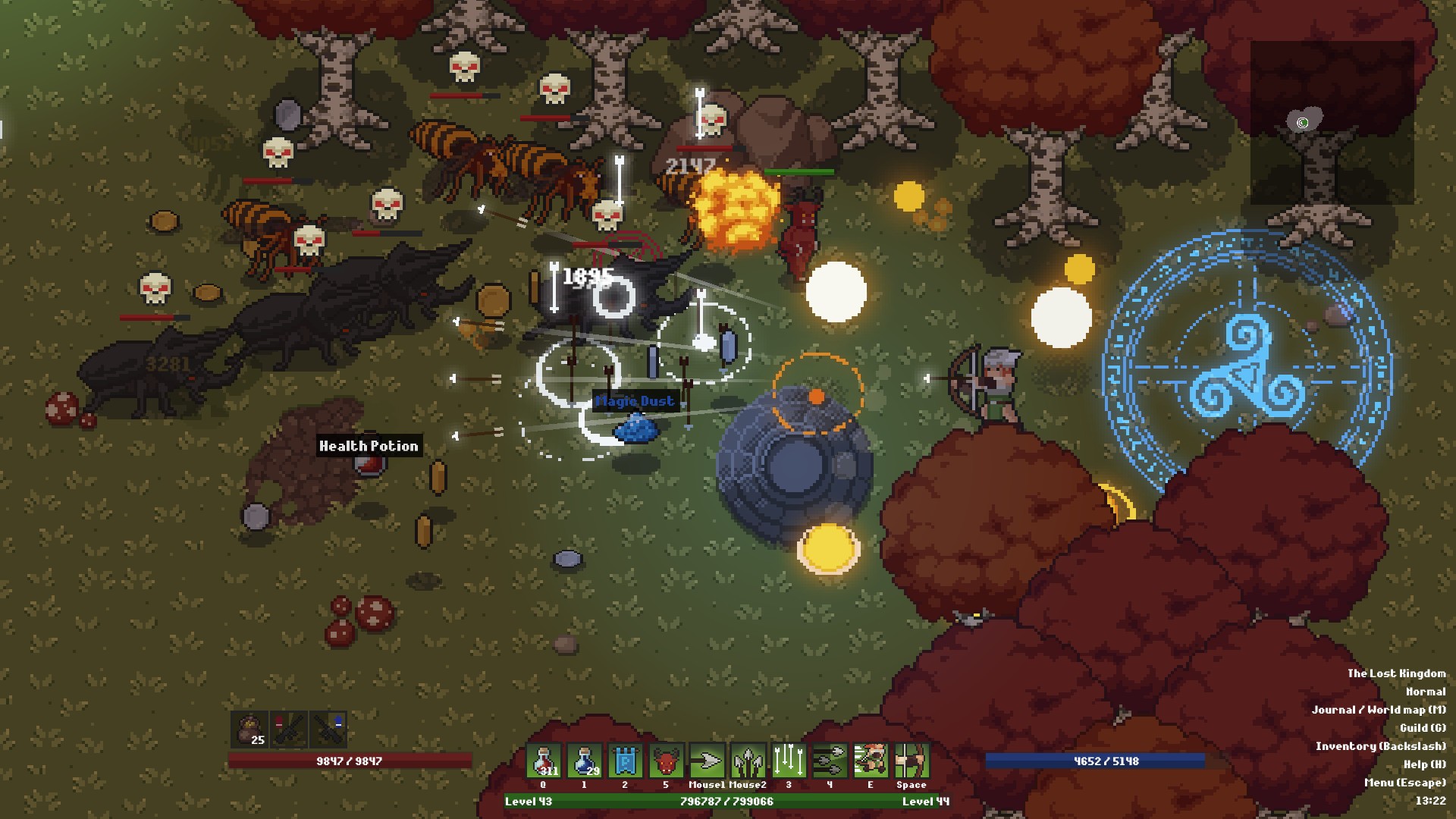Open the loot bag showing 25

pos(250,730)
